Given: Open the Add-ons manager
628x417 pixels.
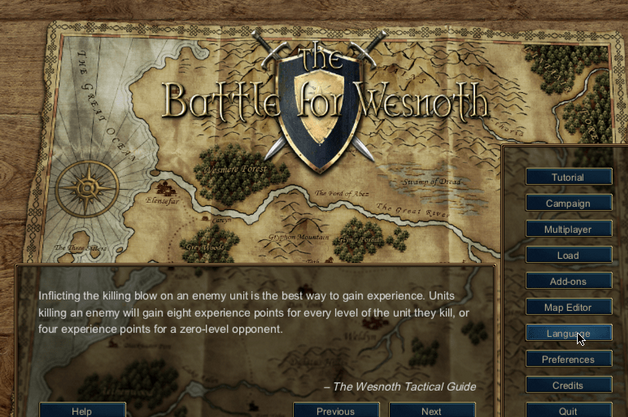Looking at the screenshot, I should coord(568,281).
